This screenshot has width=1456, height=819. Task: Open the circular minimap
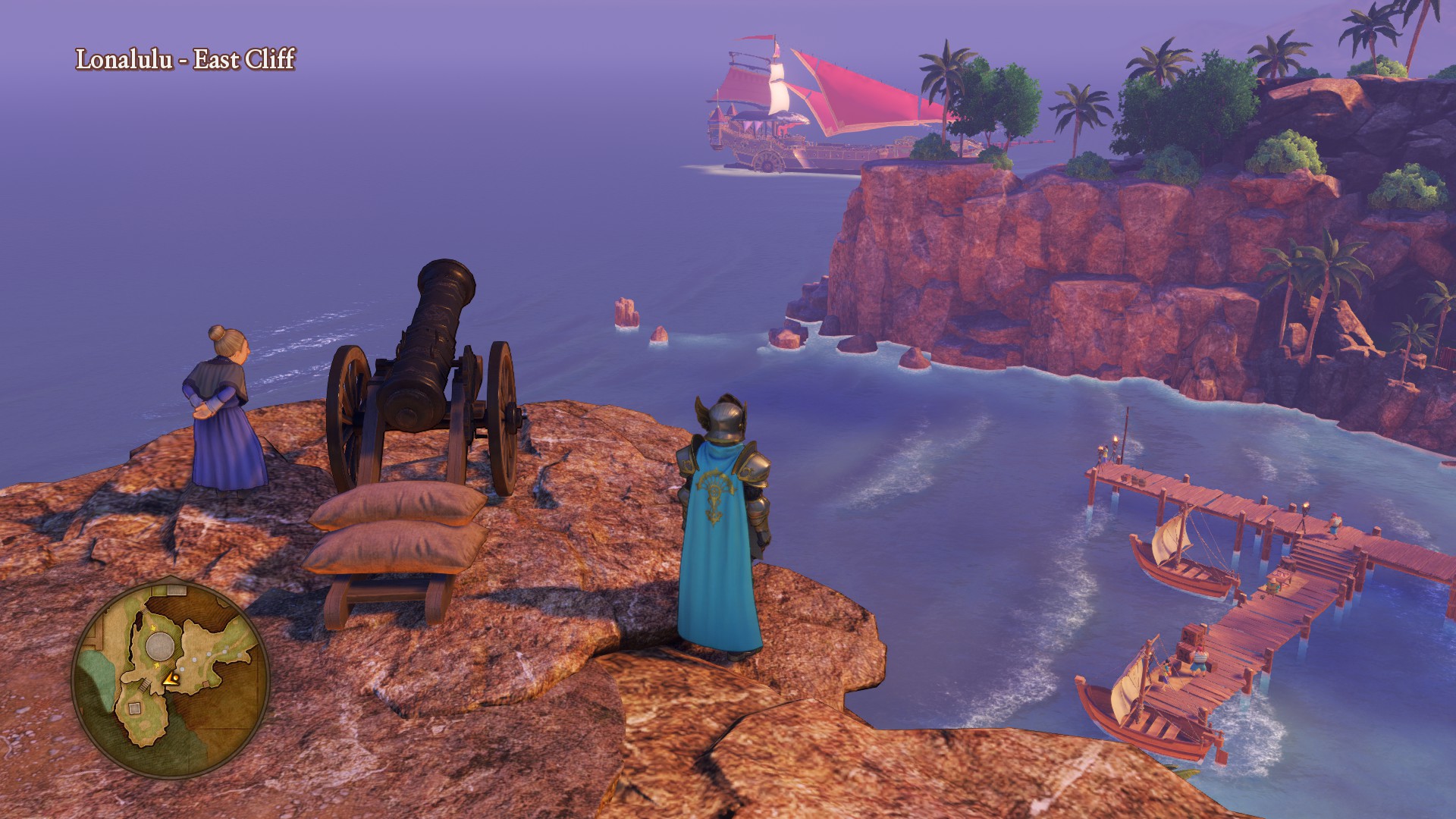(171, 677)
